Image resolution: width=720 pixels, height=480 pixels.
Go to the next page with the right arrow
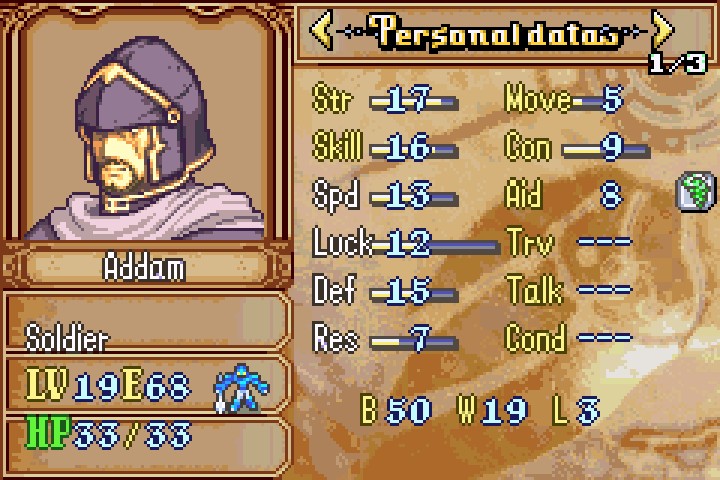pyautogui.click(x=662, y=32)
